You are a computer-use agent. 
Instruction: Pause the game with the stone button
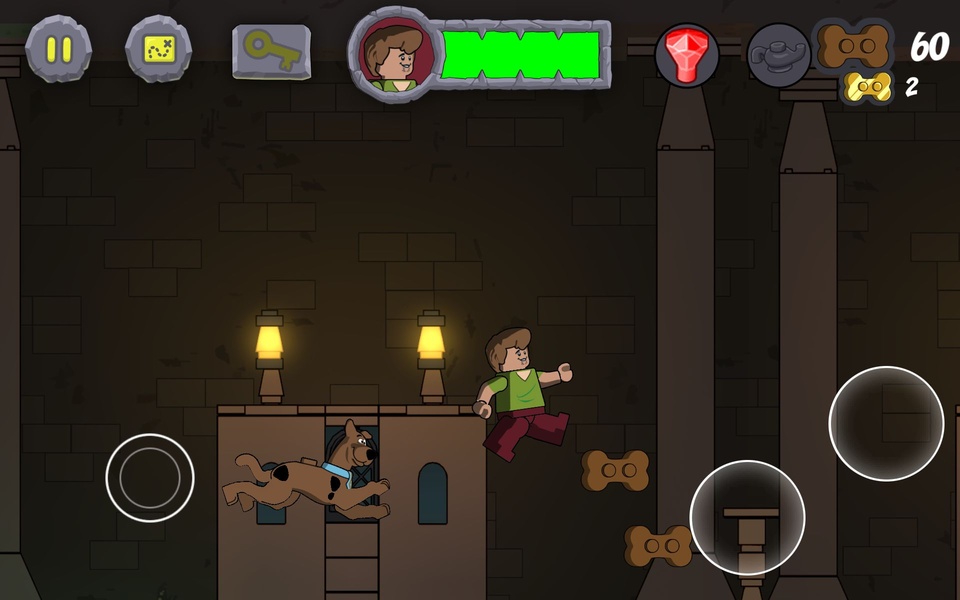[x=58, y=48]
